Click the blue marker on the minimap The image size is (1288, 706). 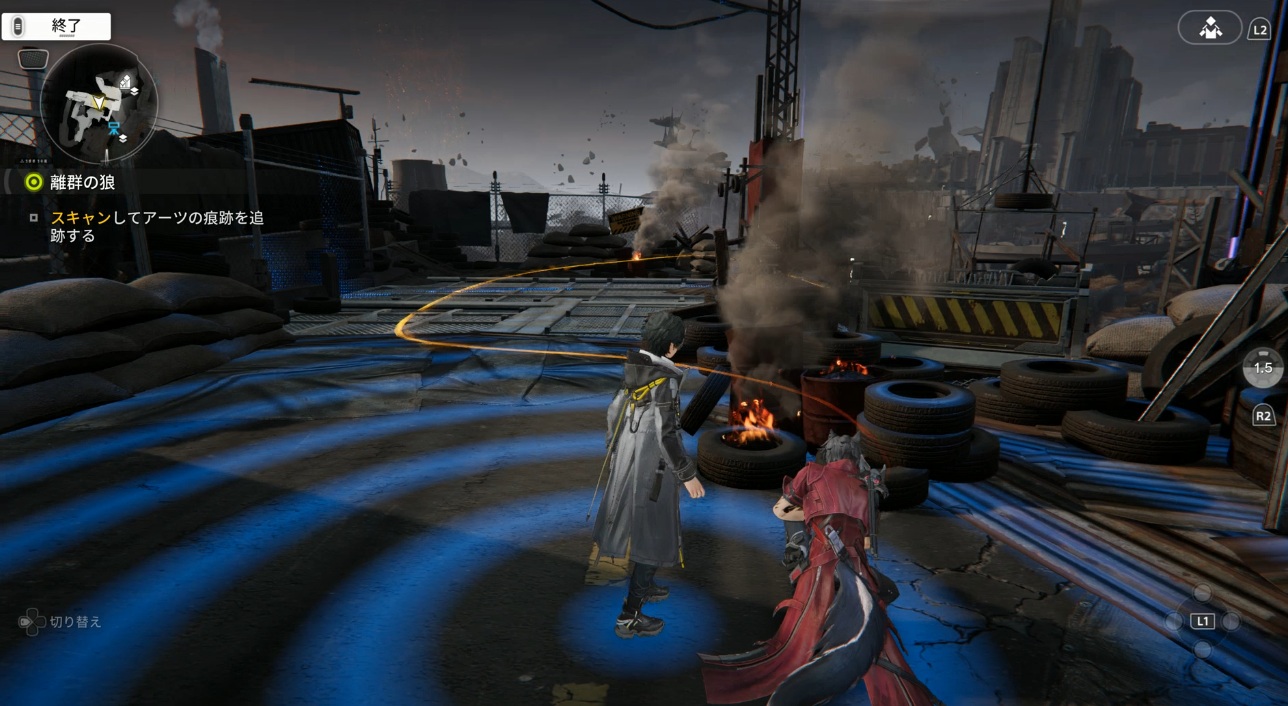[114, 127]
